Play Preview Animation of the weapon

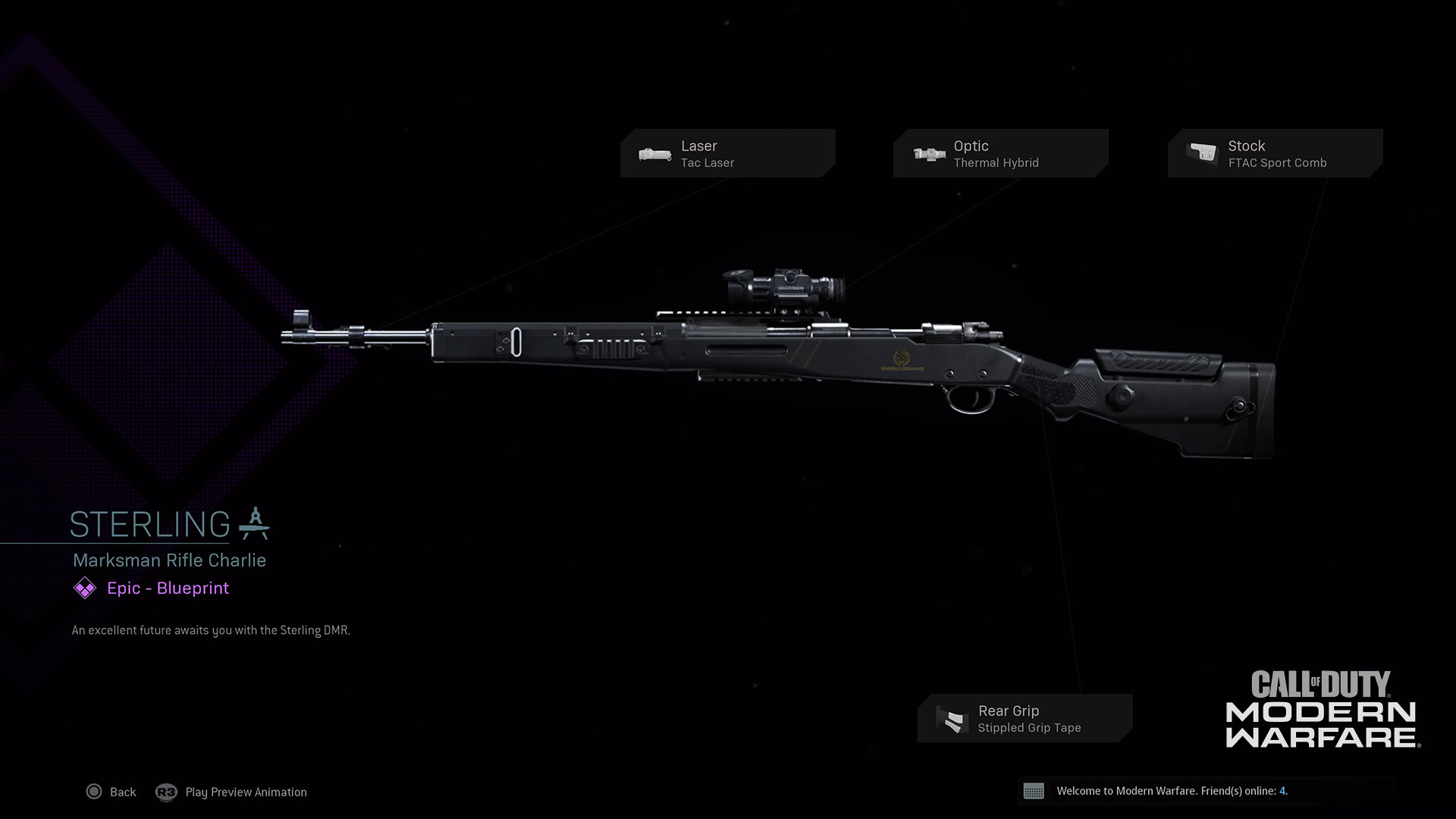[x=231, y=792]
